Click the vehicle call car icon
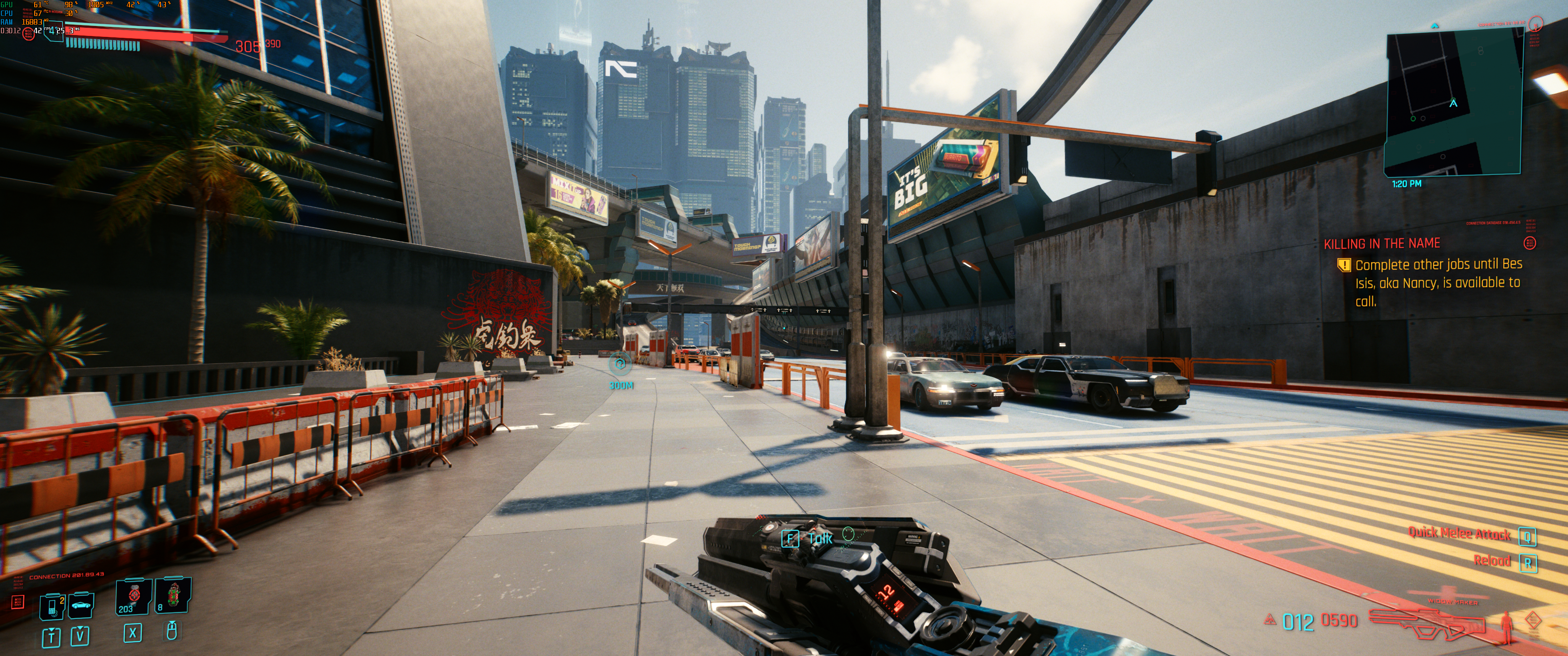Image resolution: width=1568 pixels, height=656 pixels. point(81,605)
